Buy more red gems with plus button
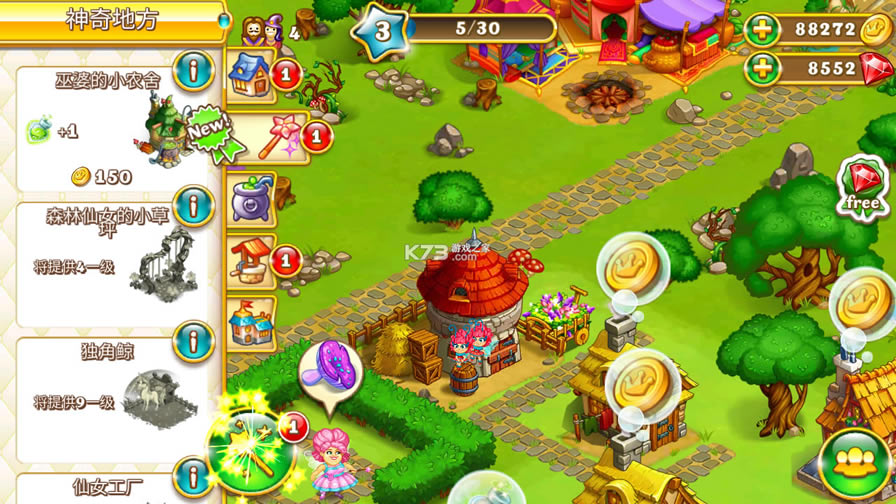 point(766,69)
